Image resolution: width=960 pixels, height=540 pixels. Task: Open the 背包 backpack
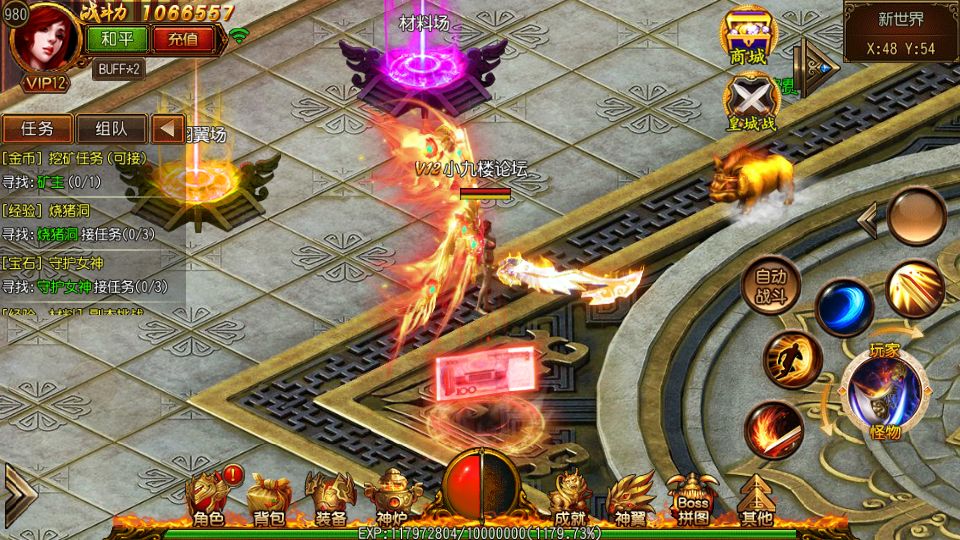coord(268,498)
